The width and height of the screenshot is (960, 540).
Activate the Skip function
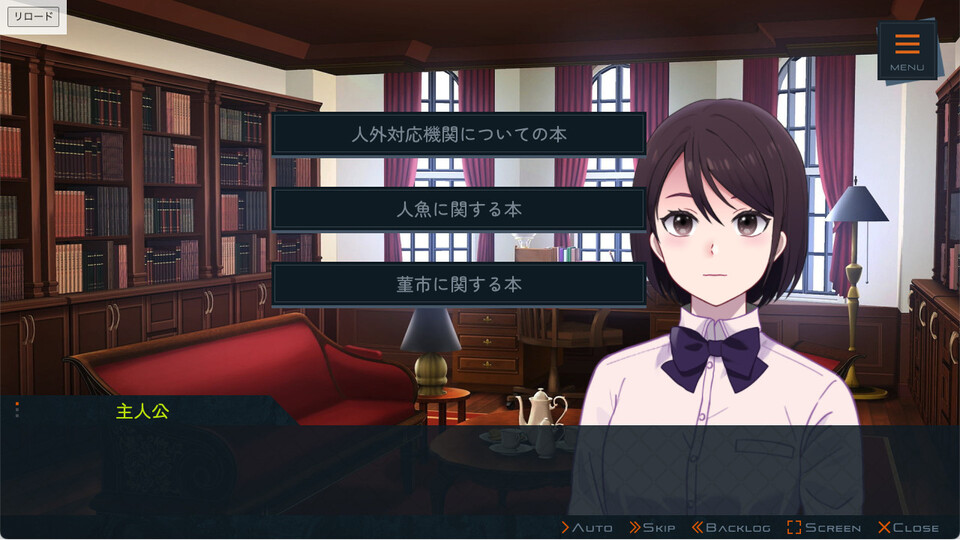point(652,527)
